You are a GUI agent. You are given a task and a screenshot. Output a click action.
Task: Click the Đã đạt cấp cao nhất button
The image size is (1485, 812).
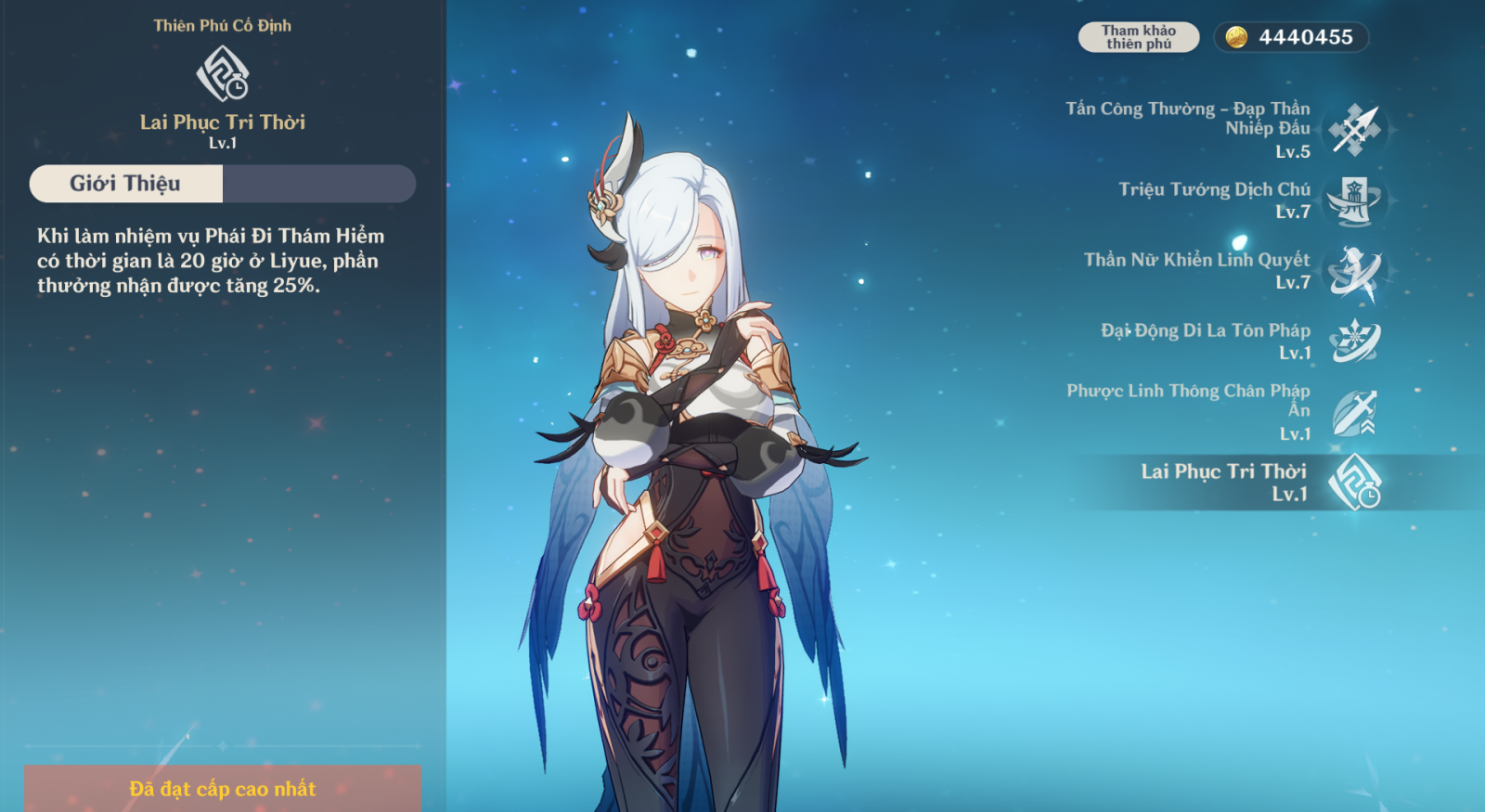click(x=223, y=789)
